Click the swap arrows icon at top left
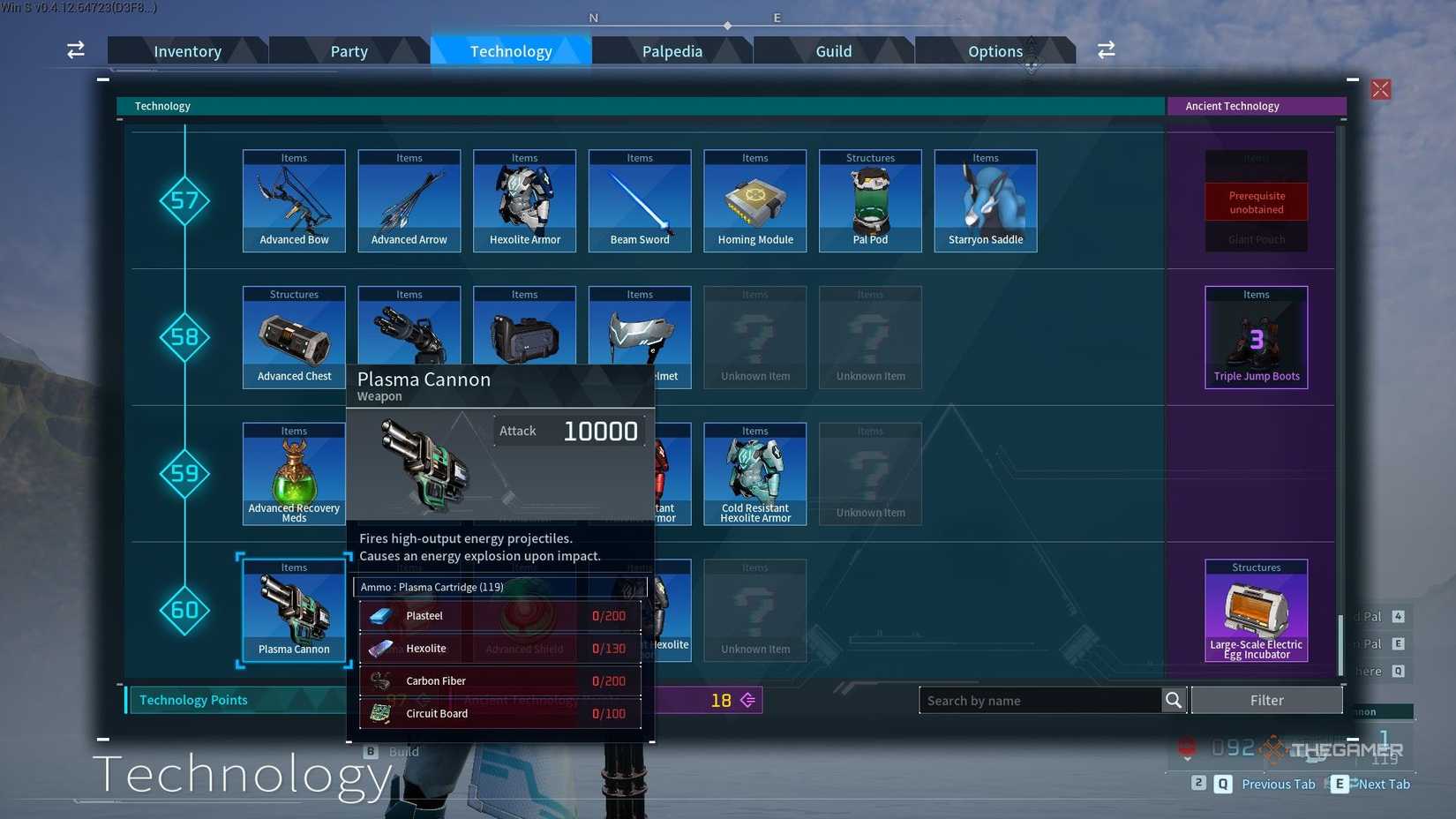 [75, 50]
